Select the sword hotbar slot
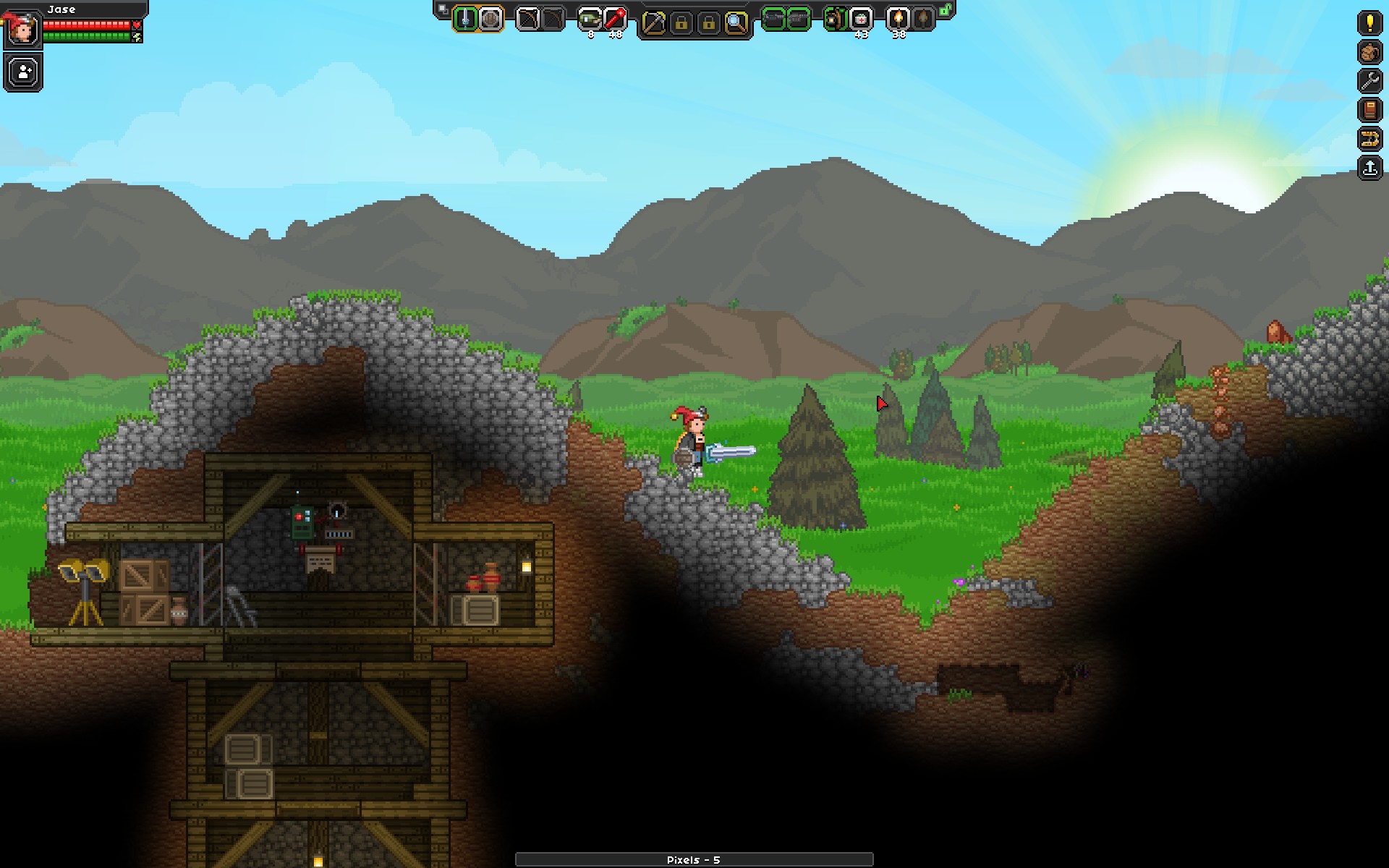The image size is (1389, 868). point(465,19)
